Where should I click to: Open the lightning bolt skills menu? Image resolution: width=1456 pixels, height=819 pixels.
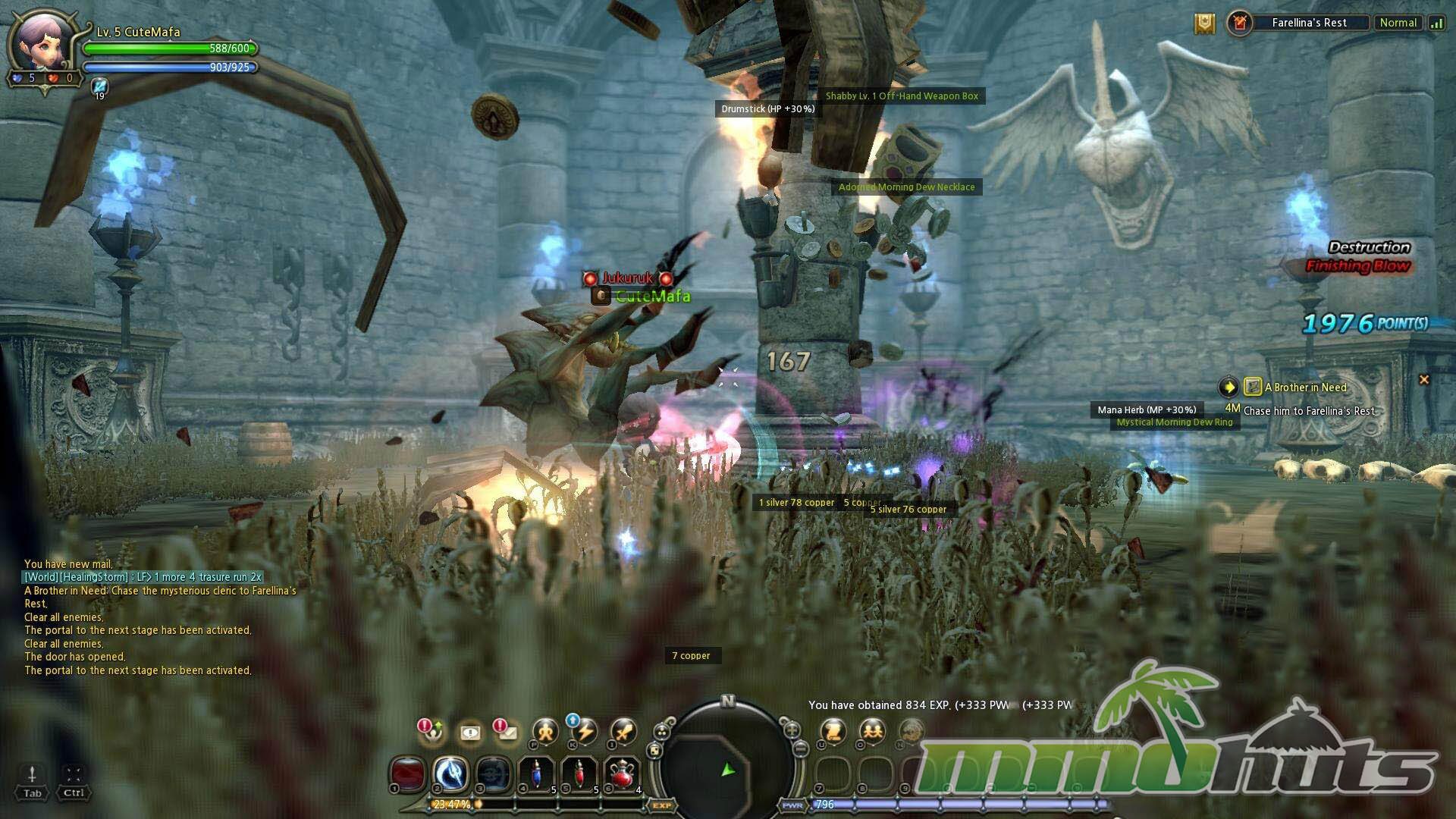click(x=584, y=732)
